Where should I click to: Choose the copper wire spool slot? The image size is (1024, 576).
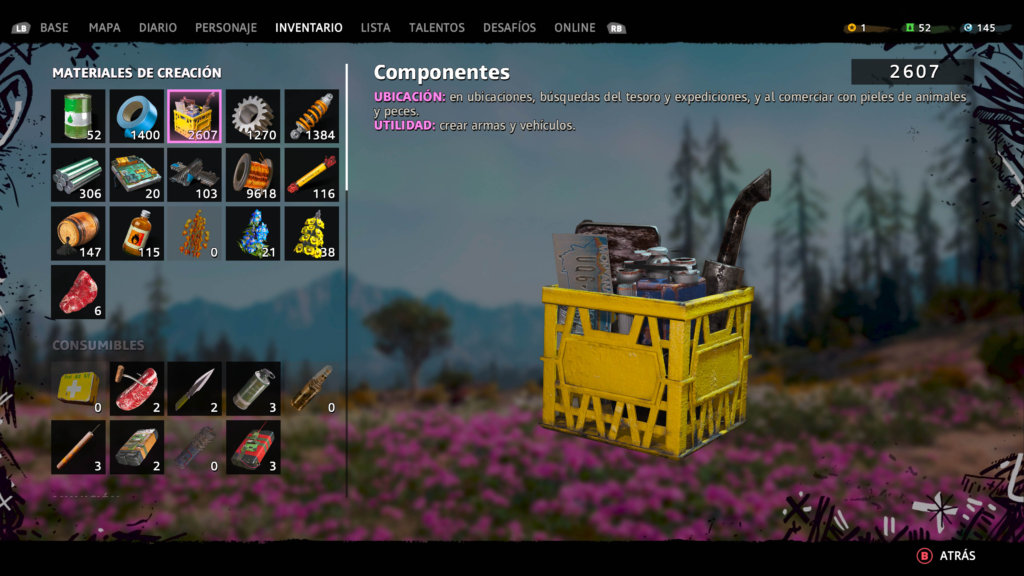pos(253,175)
